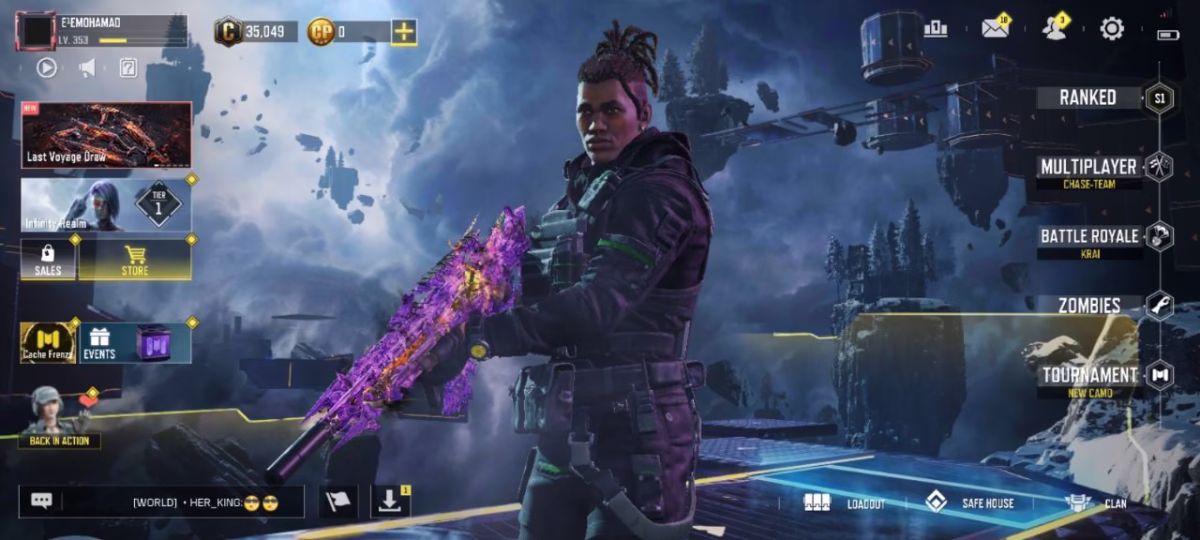Open the Loadout screen
The image size is (1200, 540).
click(x=845, y=503)
